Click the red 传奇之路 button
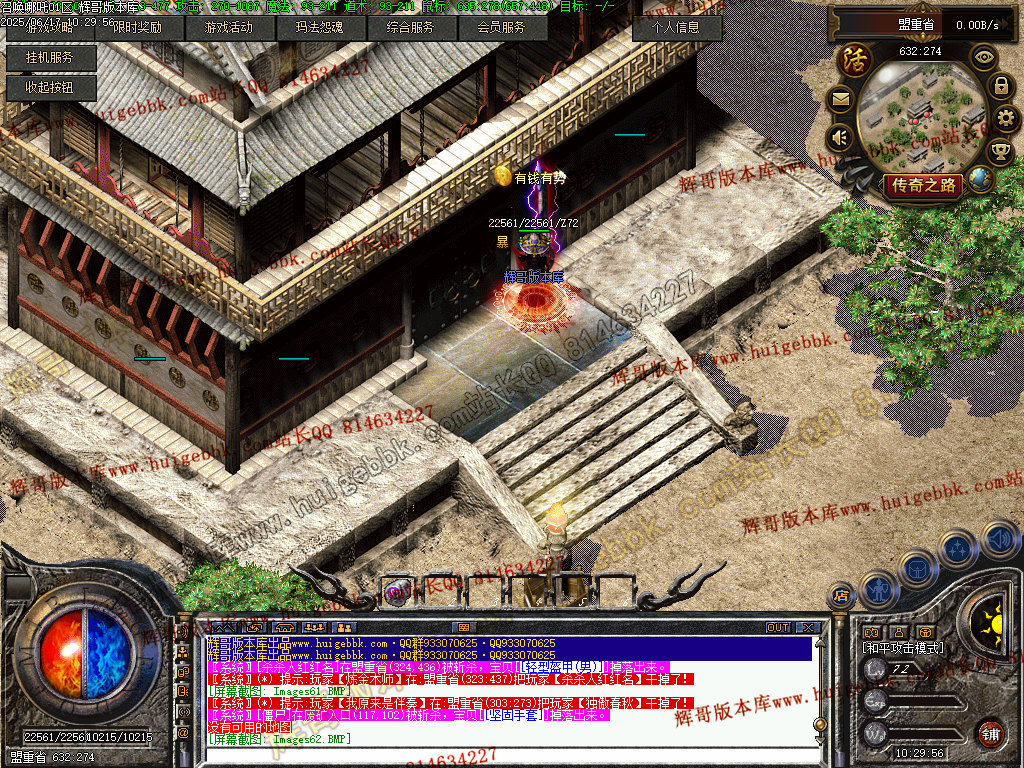Viewport: 1024px width, 768px height. (924, 184)
